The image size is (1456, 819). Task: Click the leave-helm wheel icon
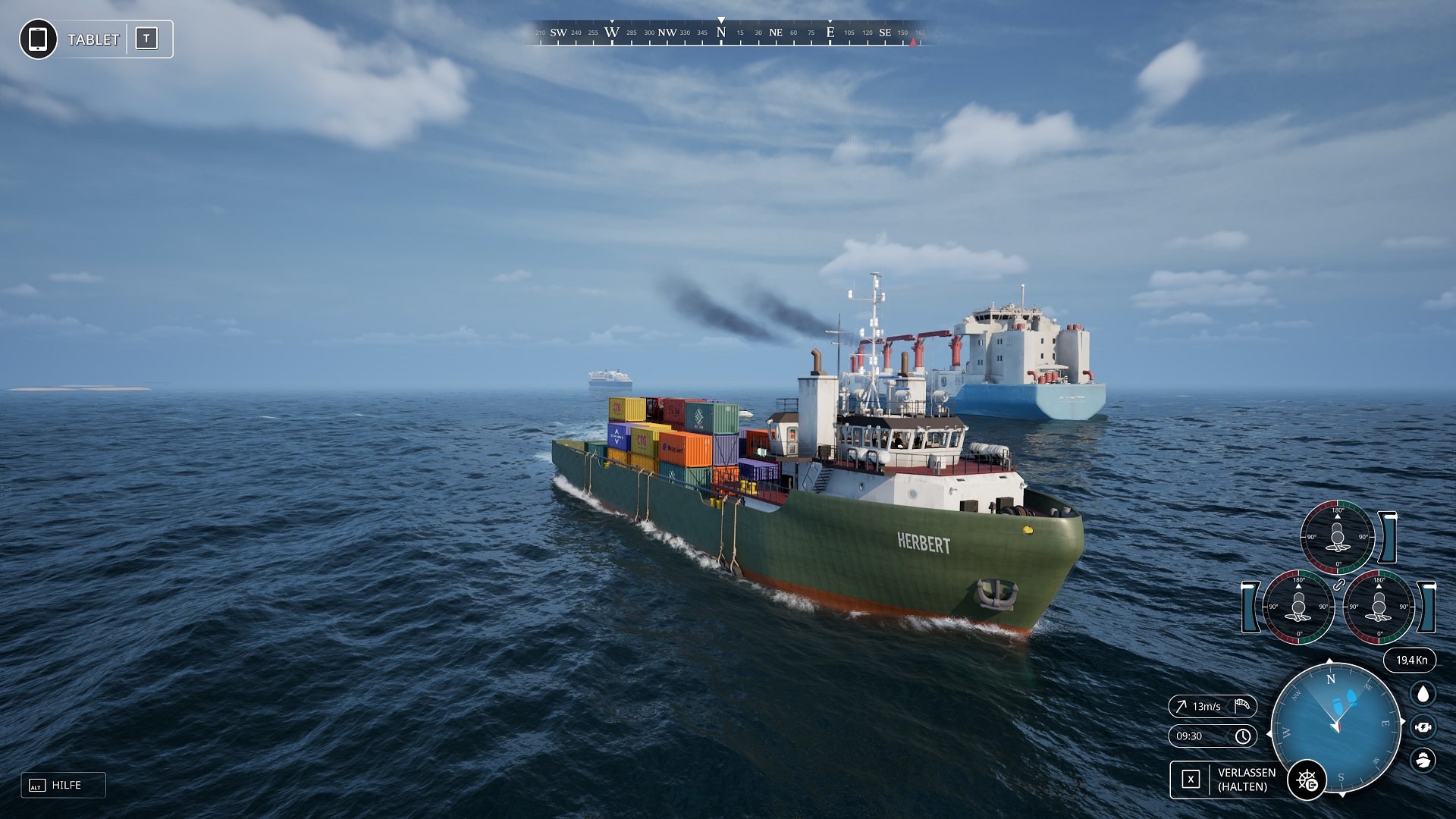pyautogui.click(x=1307, y=780)
